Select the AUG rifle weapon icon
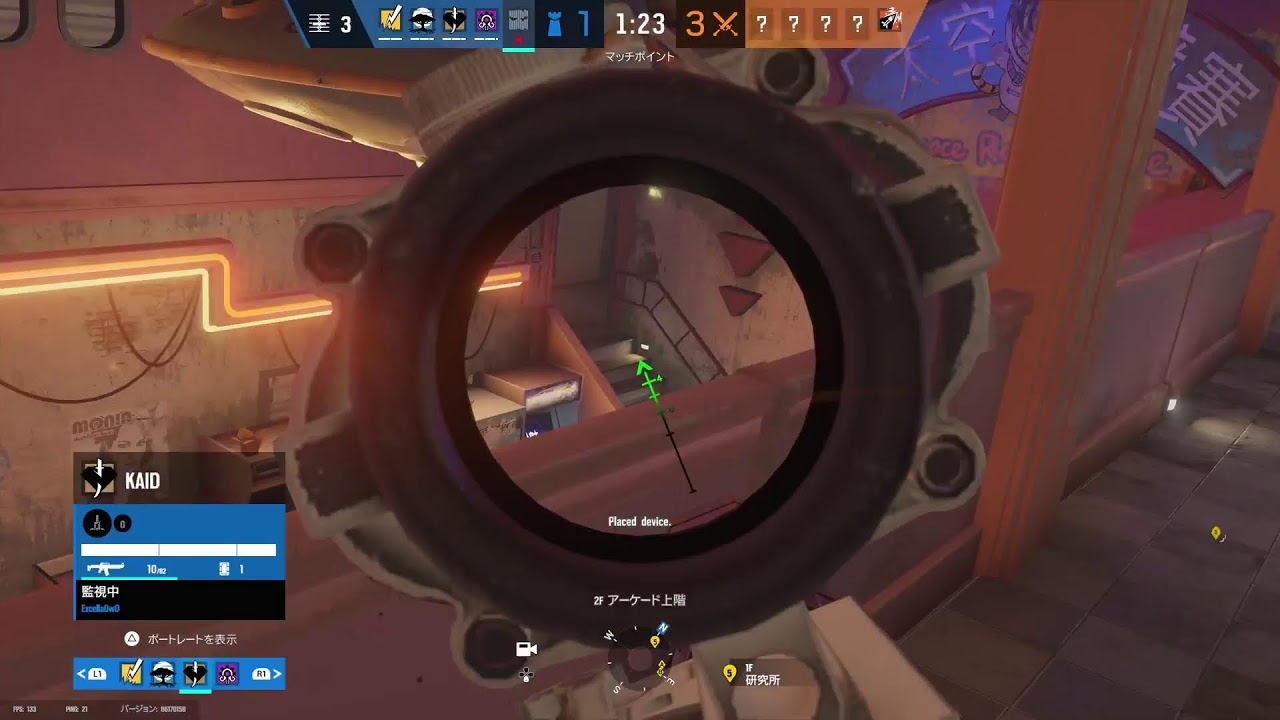Viewport: 1280px width, 720px height. coord(107,568)
